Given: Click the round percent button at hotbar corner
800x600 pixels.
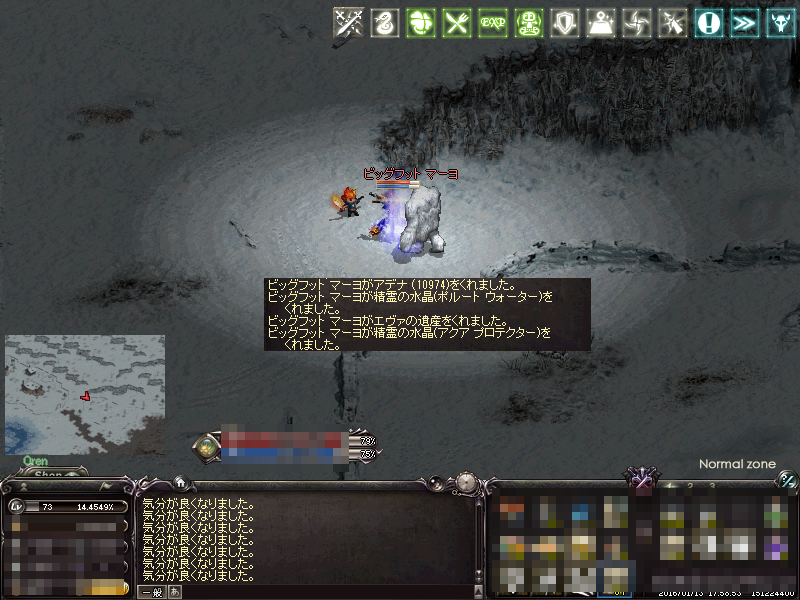Looking at the screenshot, I should [788, 481].
